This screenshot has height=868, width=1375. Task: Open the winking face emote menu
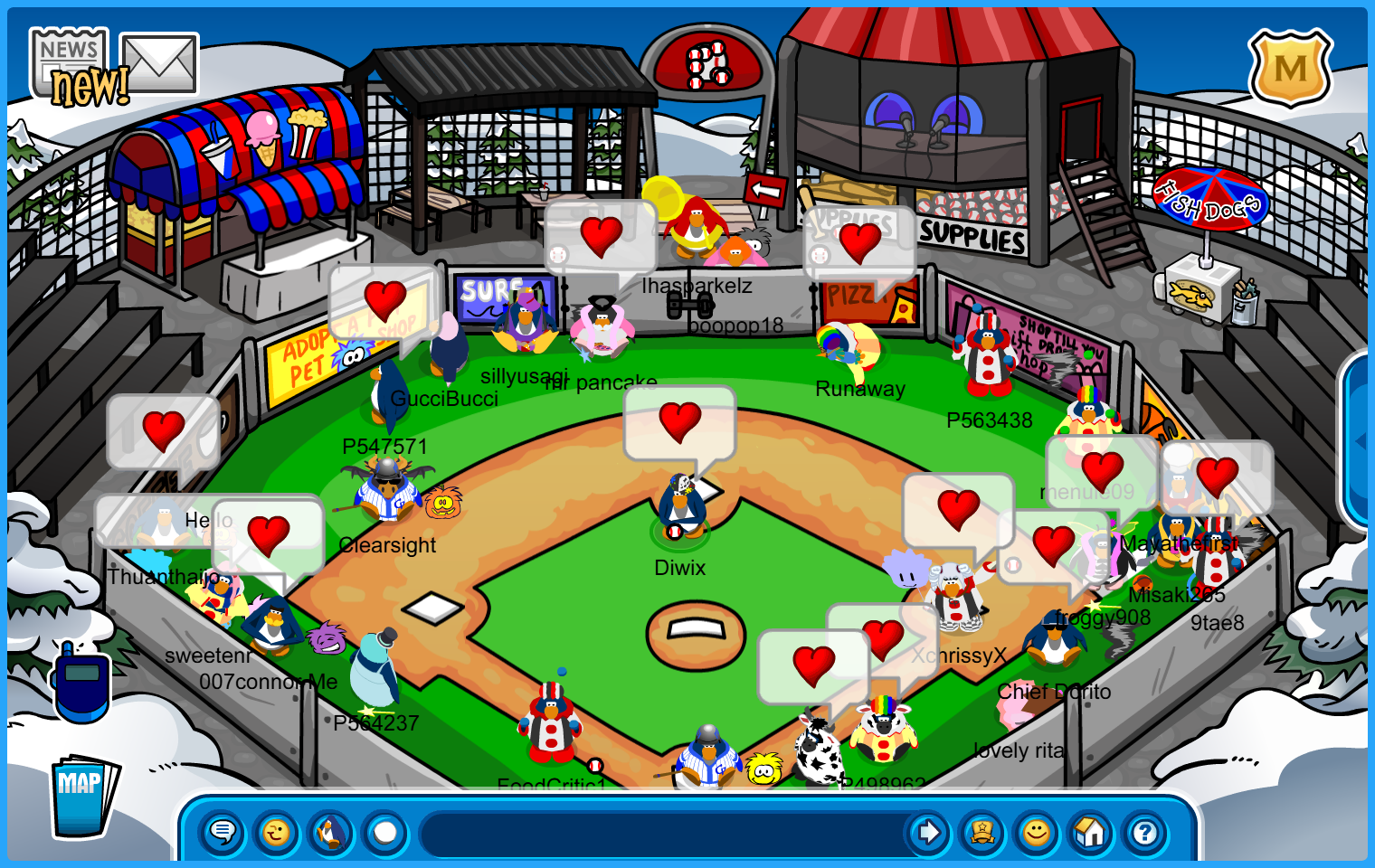277,832
